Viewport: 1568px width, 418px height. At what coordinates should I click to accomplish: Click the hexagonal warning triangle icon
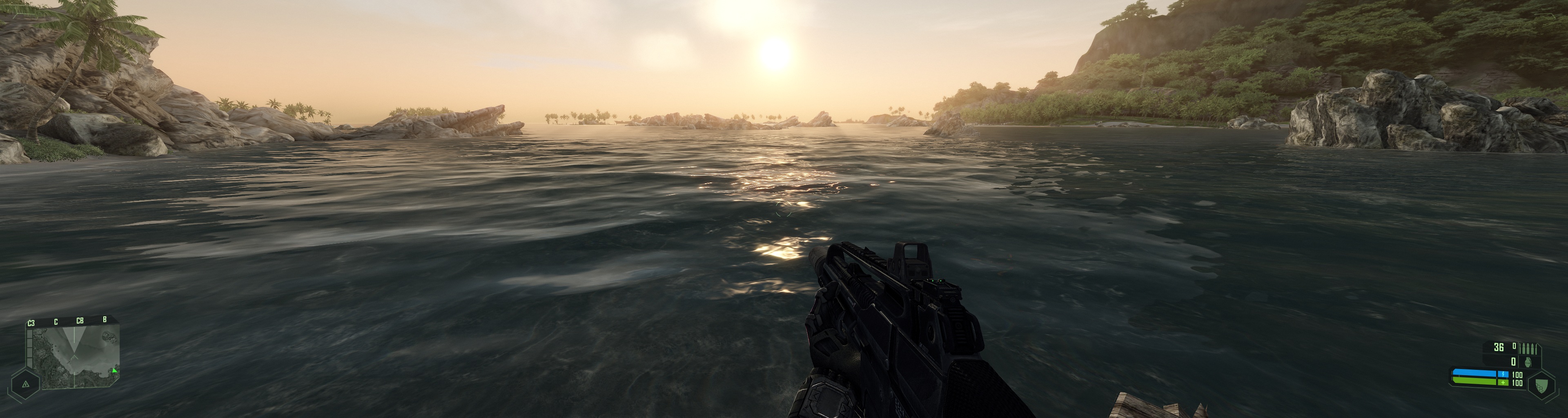click(x=26, y=384)
